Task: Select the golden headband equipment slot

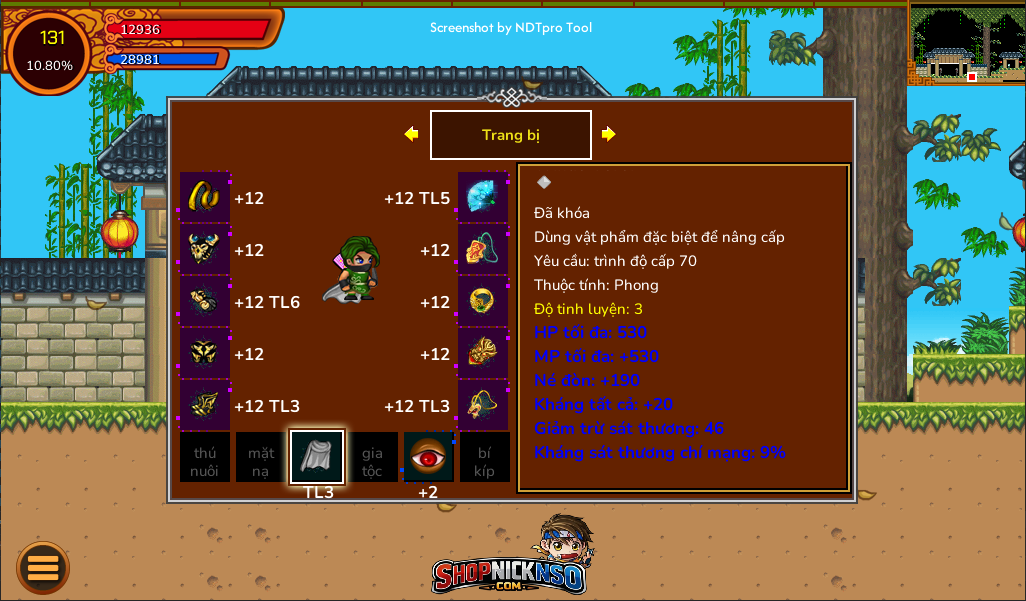Action: tap(204, 197)
